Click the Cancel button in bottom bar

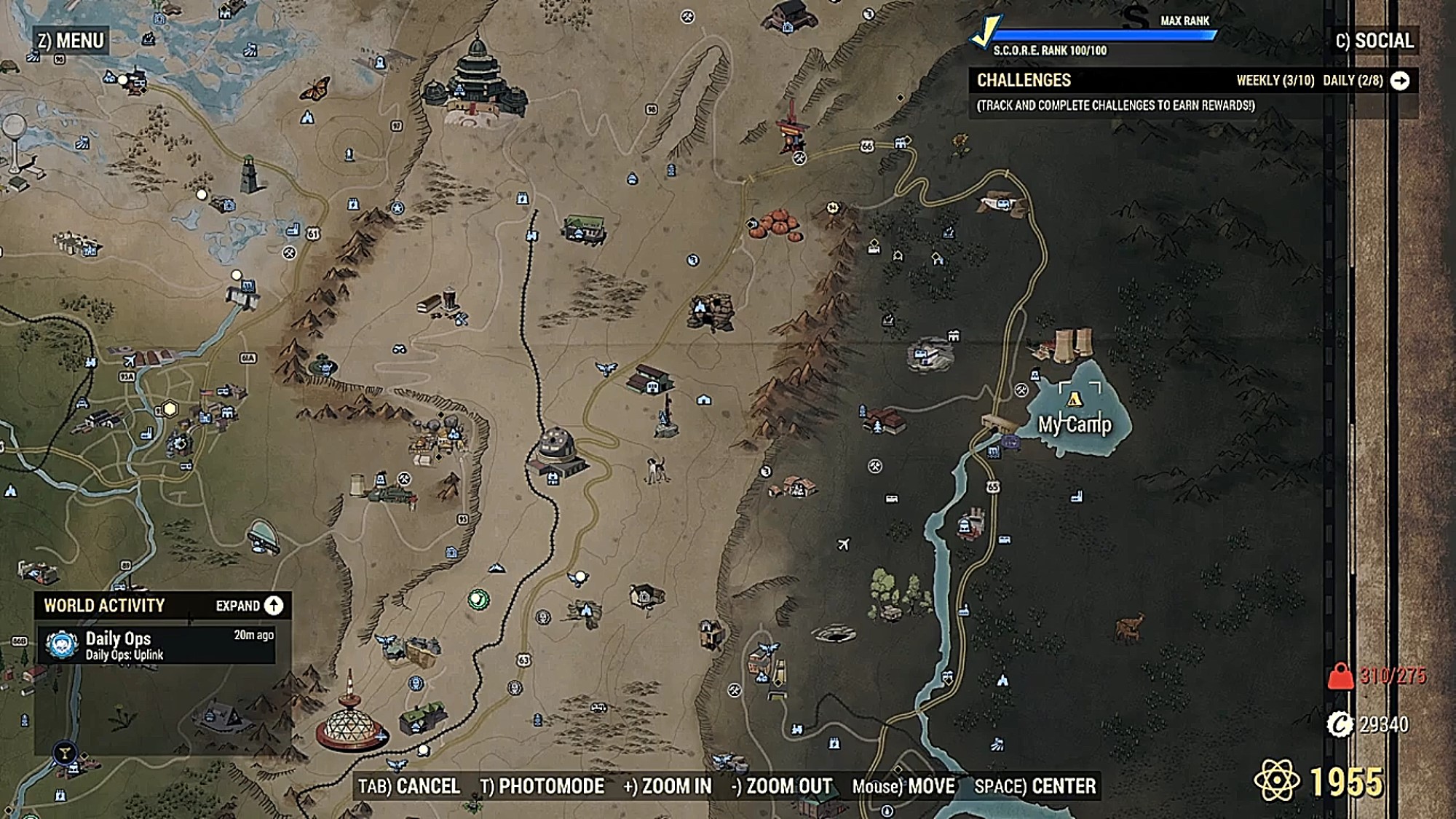coord(409,786)
